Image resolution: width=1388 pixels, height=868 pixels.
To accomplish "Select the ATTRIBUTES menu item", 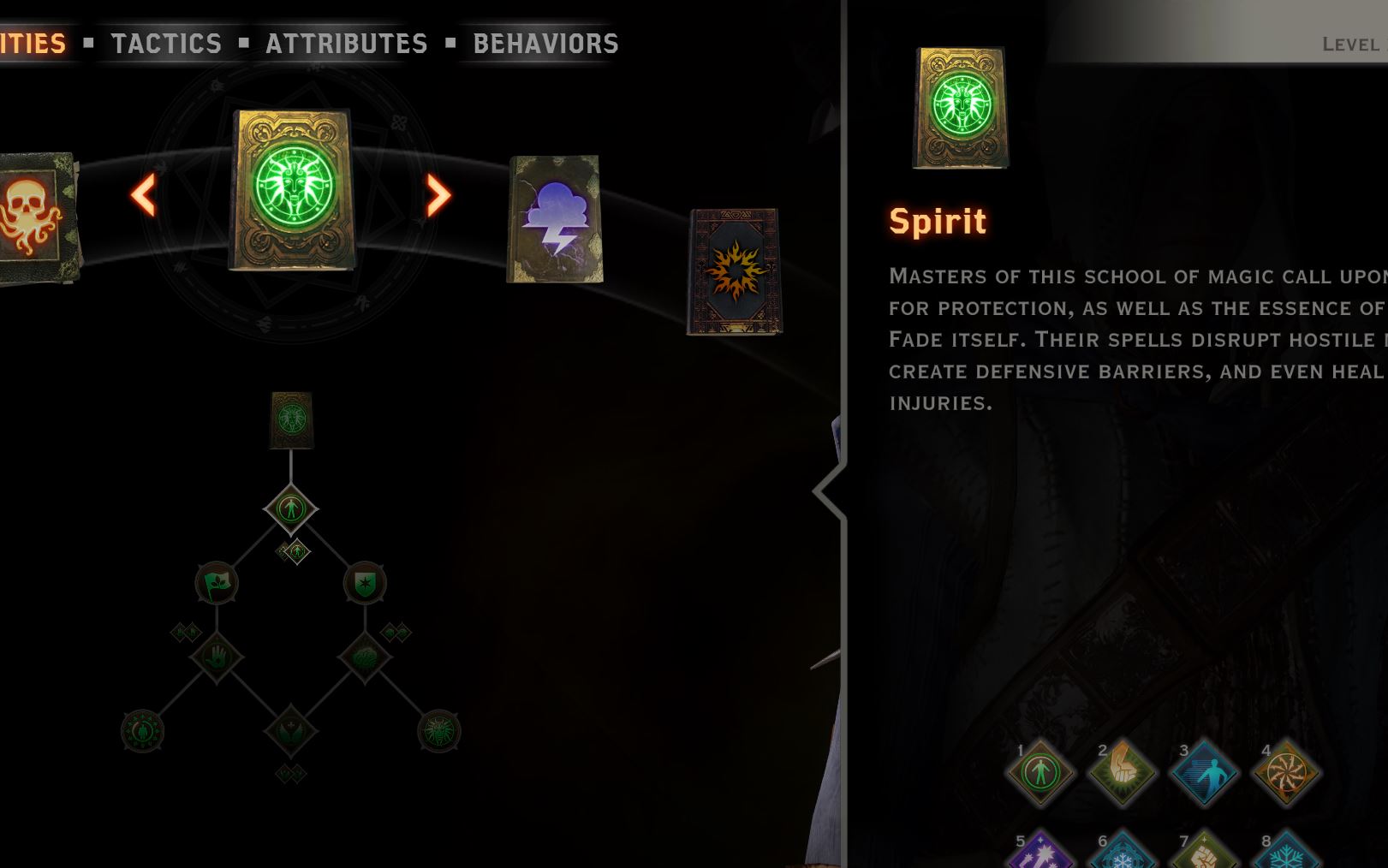I will [x=346, y=43].
